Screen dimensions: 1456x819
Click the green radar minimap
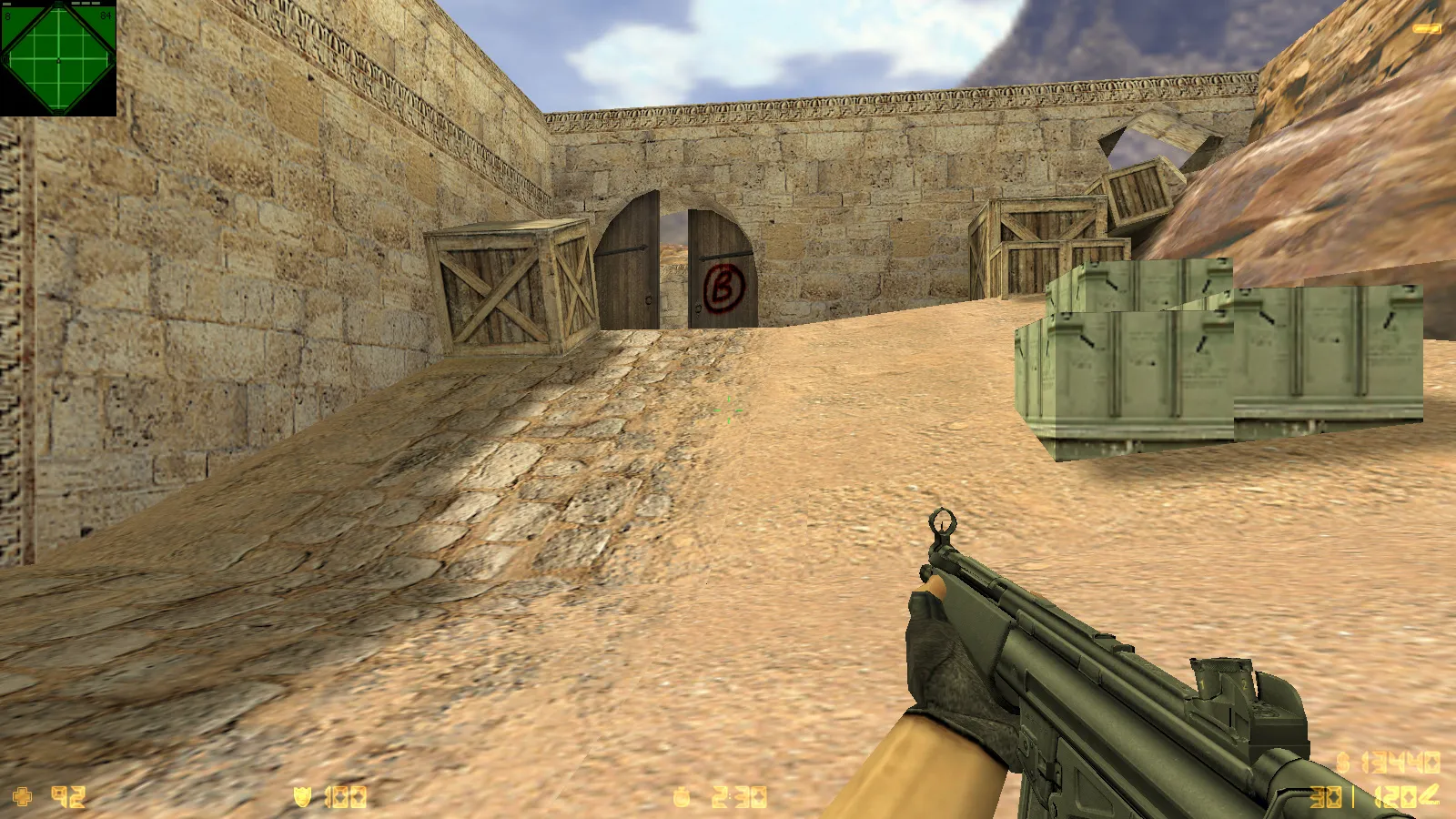58,58
